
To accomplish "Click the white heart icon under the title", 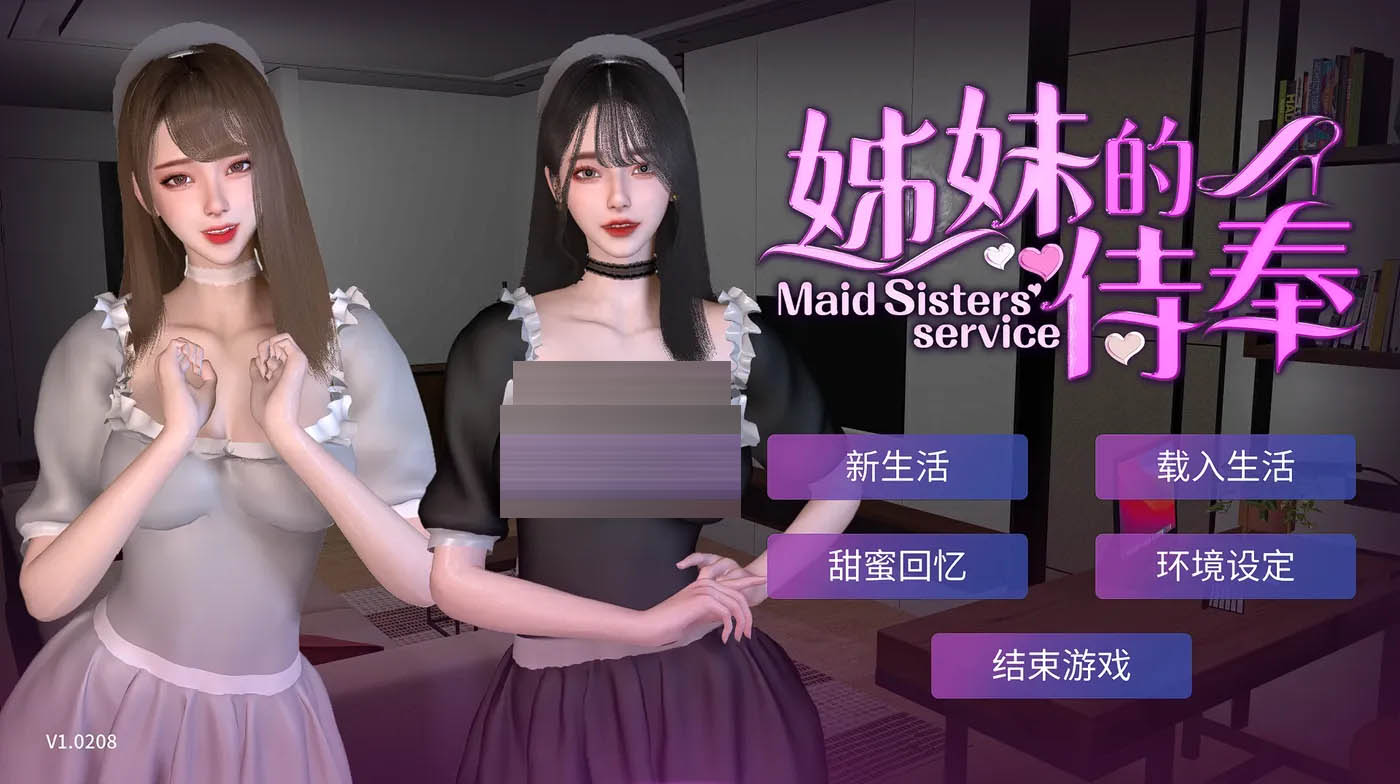I will 998,257.
